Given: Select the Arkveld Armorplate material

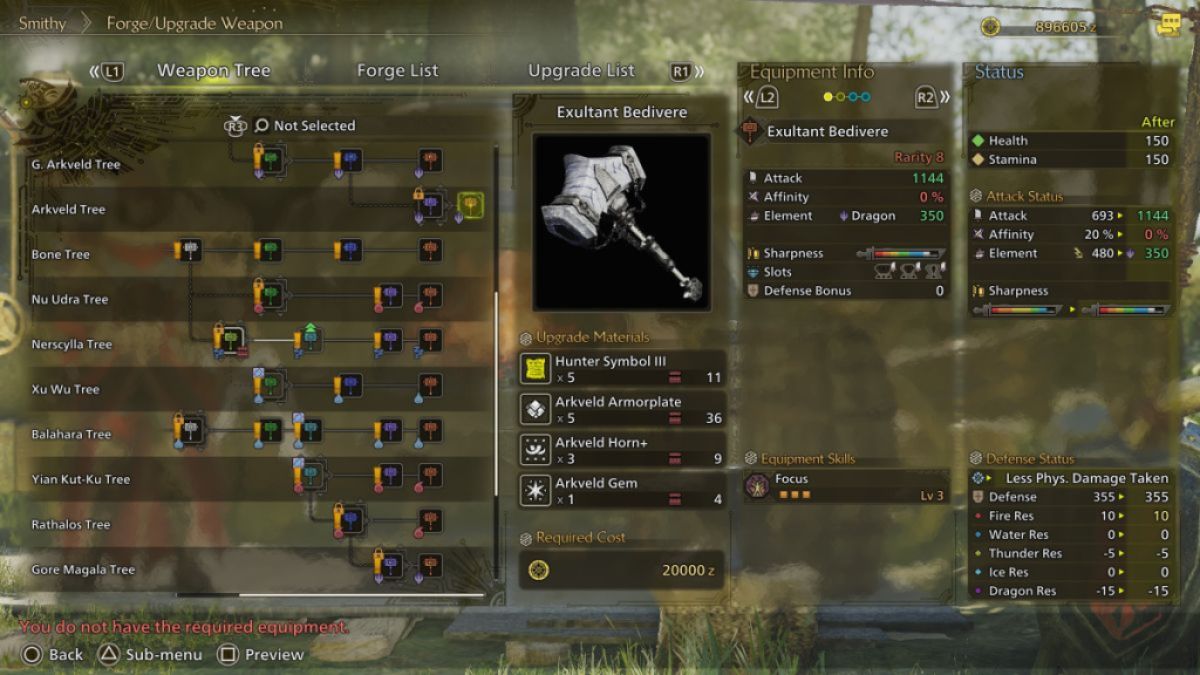Looking at the screenshot, I should pyautogui.click(x=622, y=409).
